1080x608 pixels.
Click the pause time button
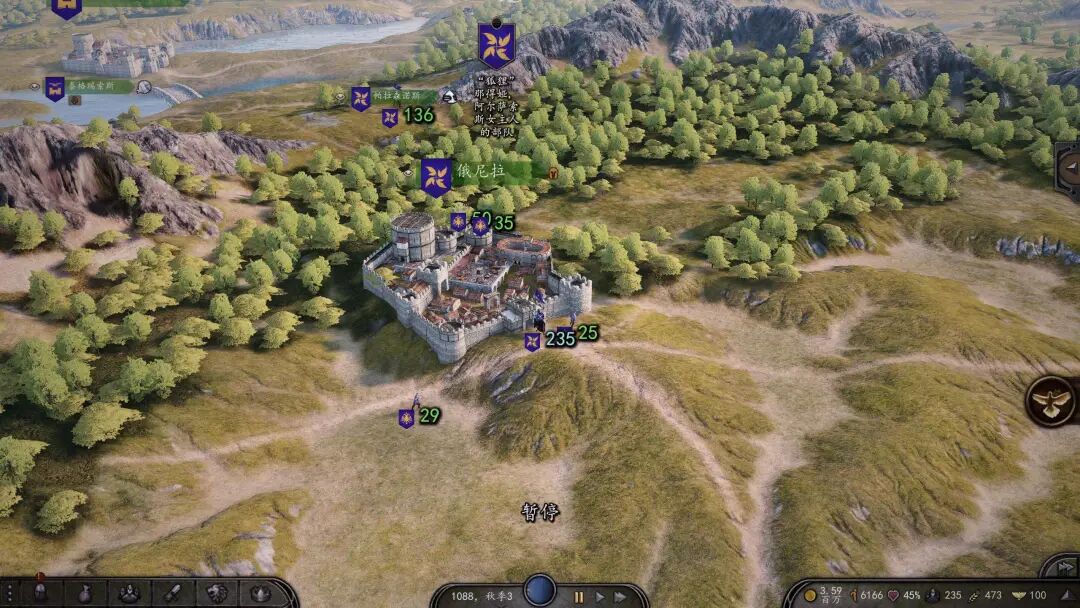(578, 597)
